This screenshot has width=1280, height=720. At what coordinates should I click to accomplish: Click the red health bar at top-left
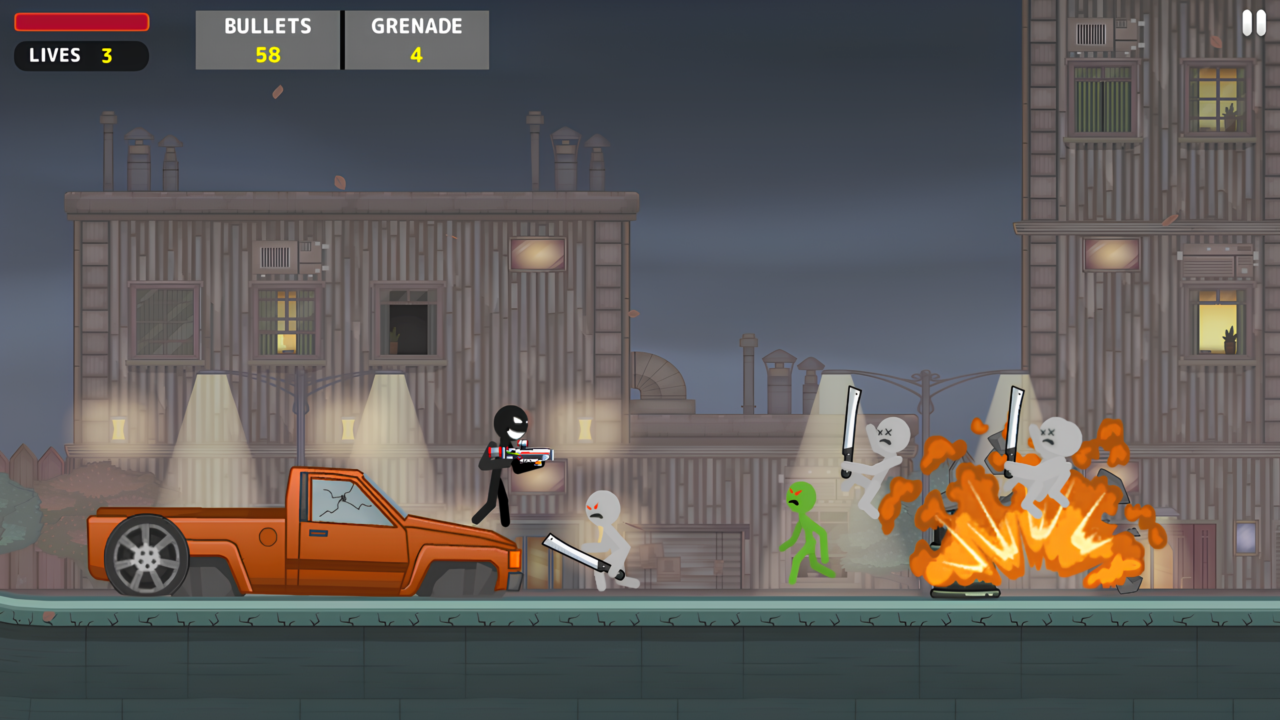click(x=82, y=21)
